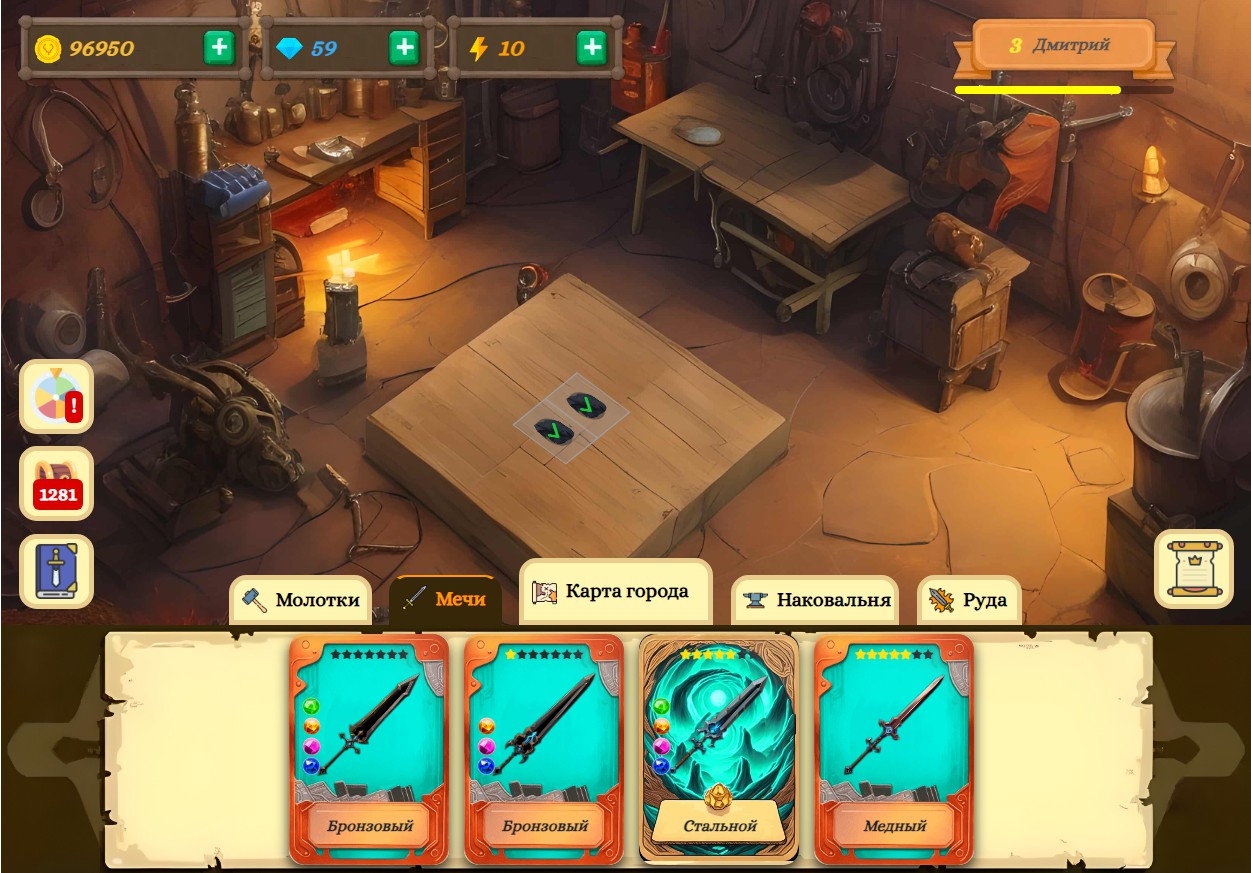The image size is (1251, 873).
Task: Pick the Бронзовый sword card with one gold star
Action: point(544,748)
